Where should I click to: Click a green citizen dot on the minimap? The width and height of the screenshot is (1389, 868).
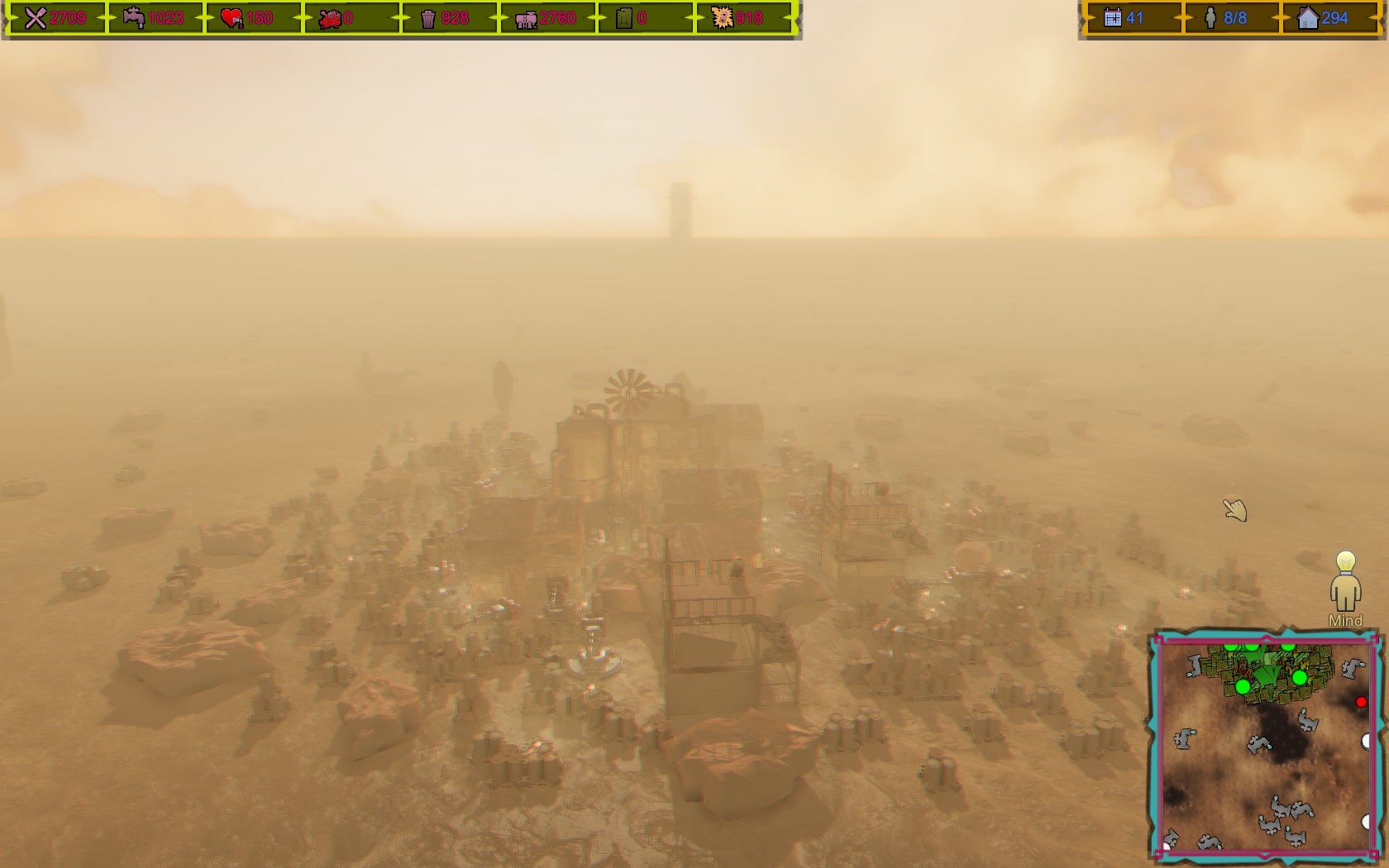1243,687
